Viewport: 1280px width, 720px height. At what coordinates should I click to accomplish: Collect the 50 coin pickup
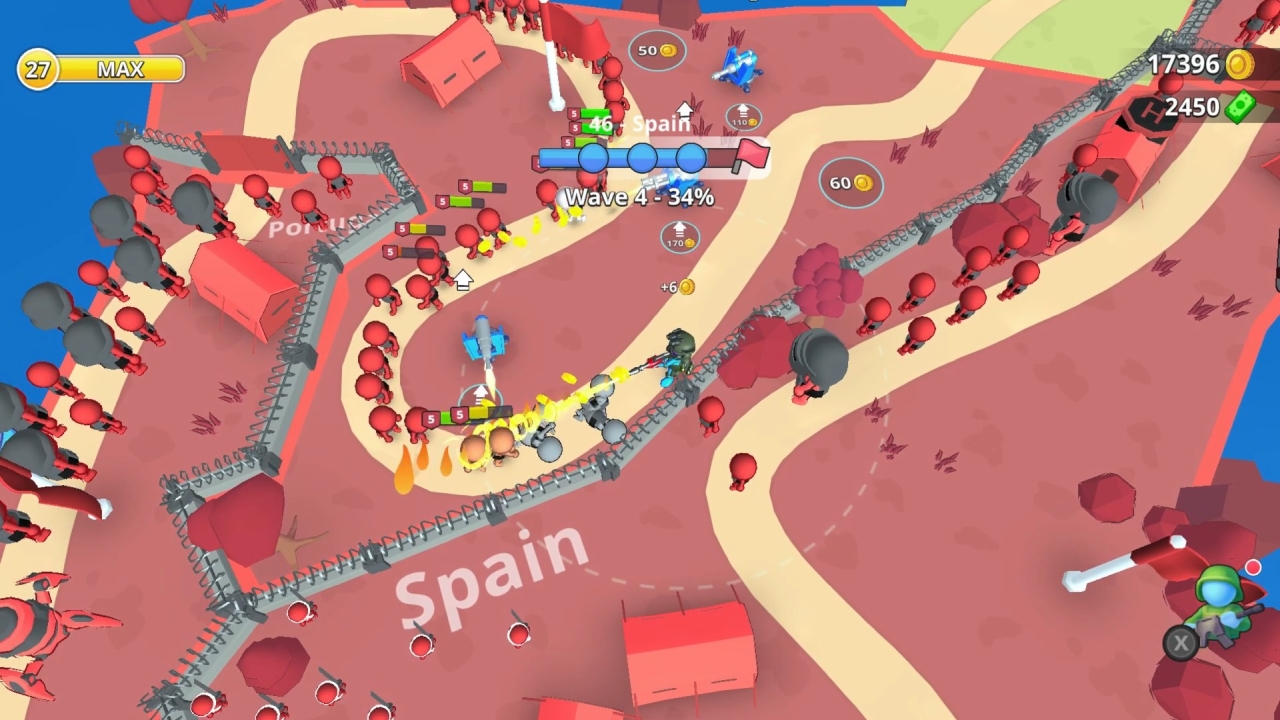658,50
